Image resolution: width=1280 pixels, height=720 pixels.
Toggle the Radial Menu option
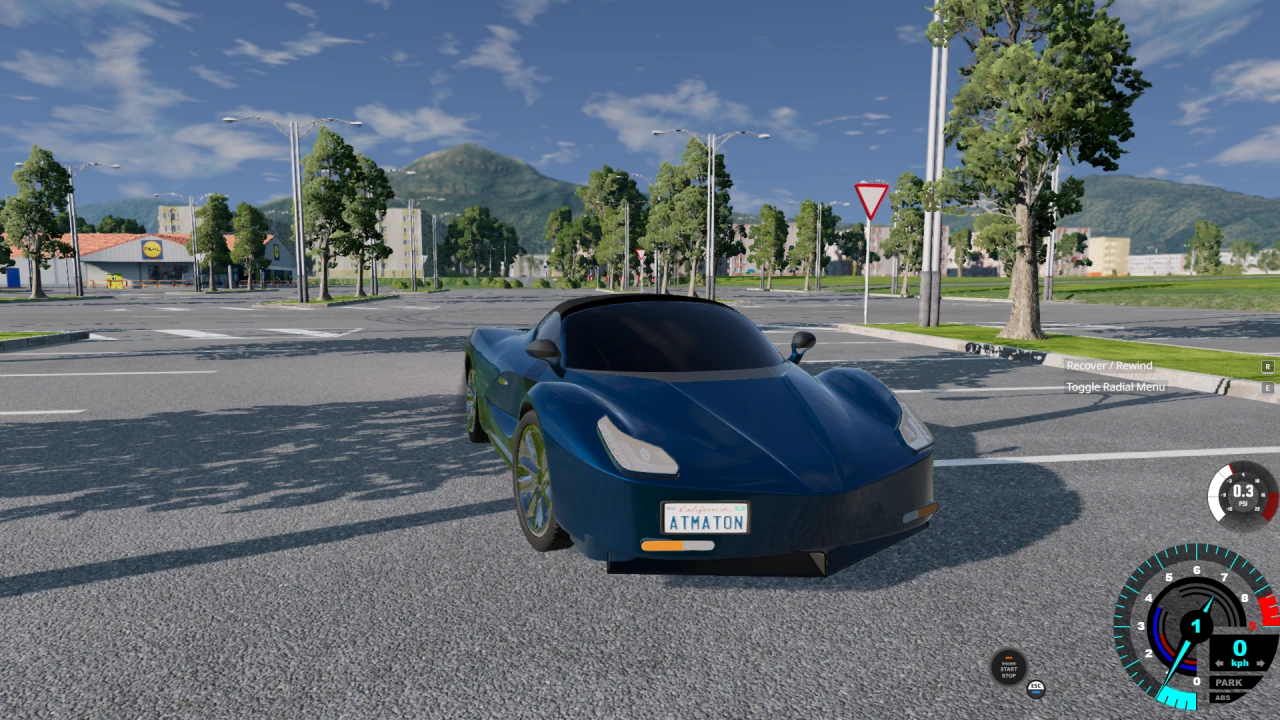pos(1115,387)
